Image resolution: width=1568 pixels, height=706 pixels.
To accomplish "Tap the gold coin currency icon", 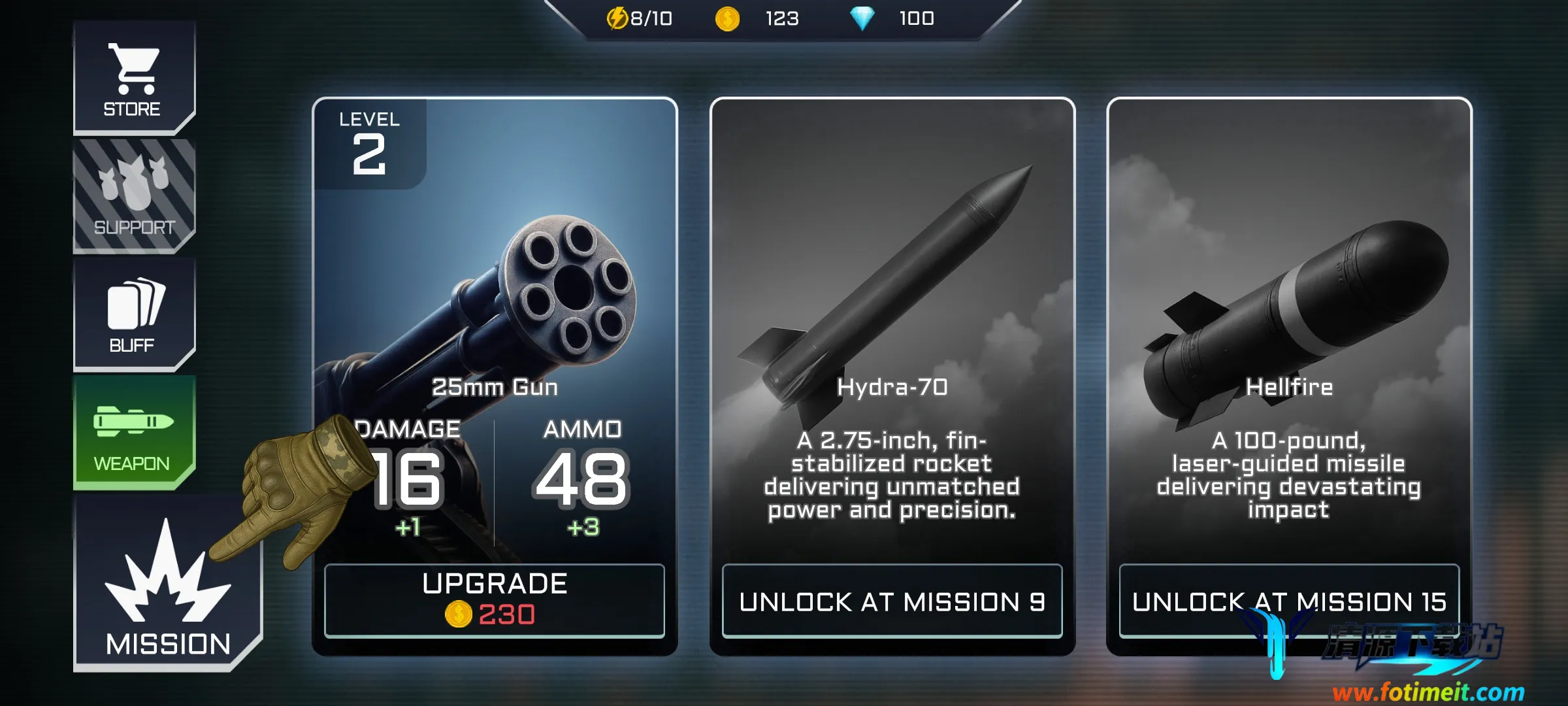I will click(727, 19).
